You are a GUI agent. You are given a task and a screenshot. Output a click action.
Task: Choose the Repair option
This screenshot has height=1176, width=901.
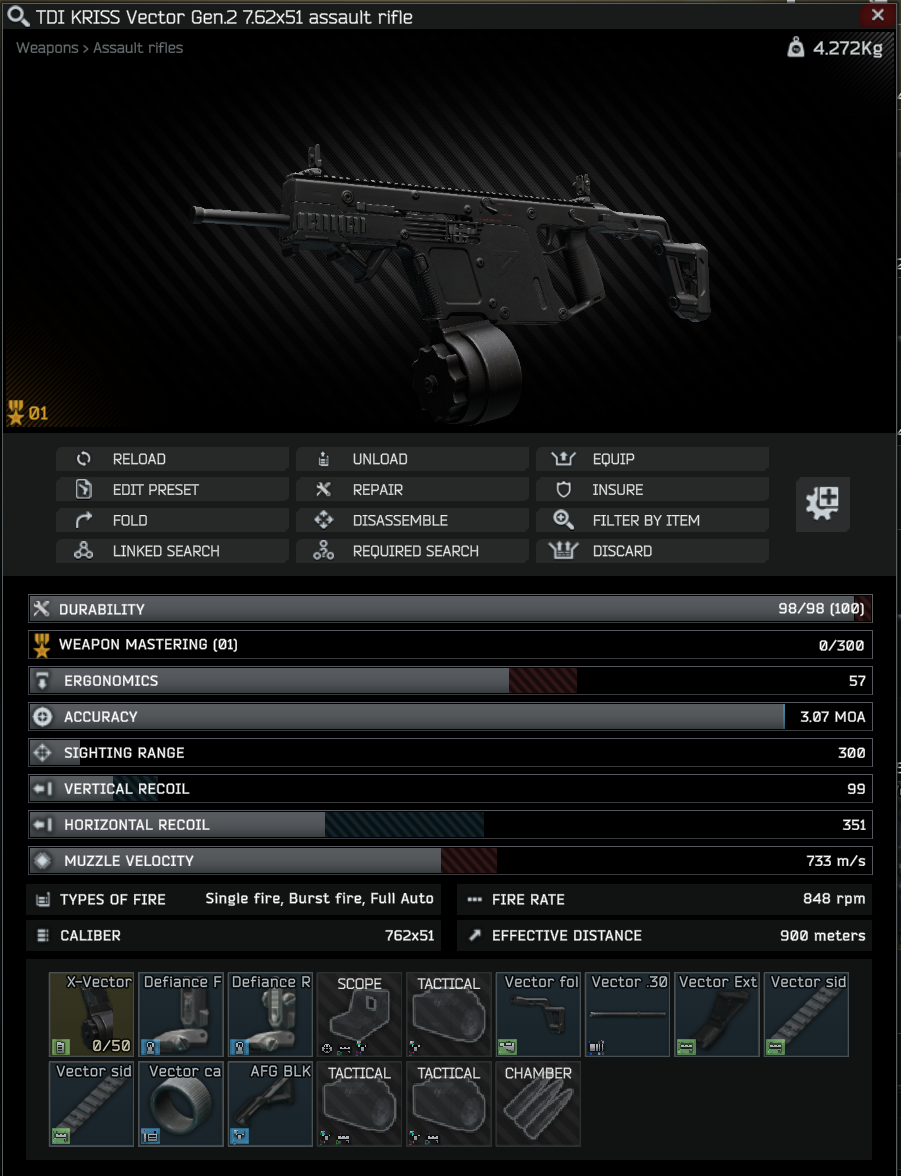point(412,490)
